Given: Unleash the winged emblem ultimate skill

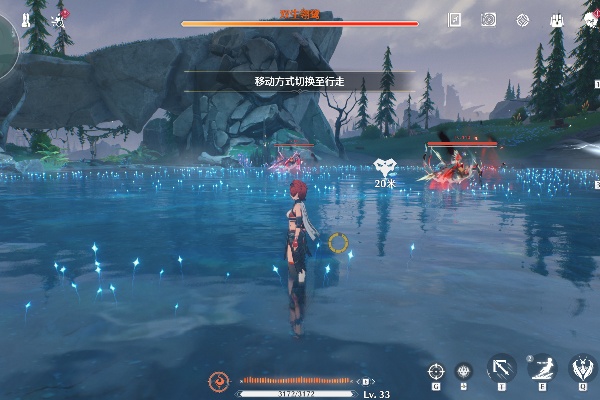Looking at the screenshot, I should point(581,368).
